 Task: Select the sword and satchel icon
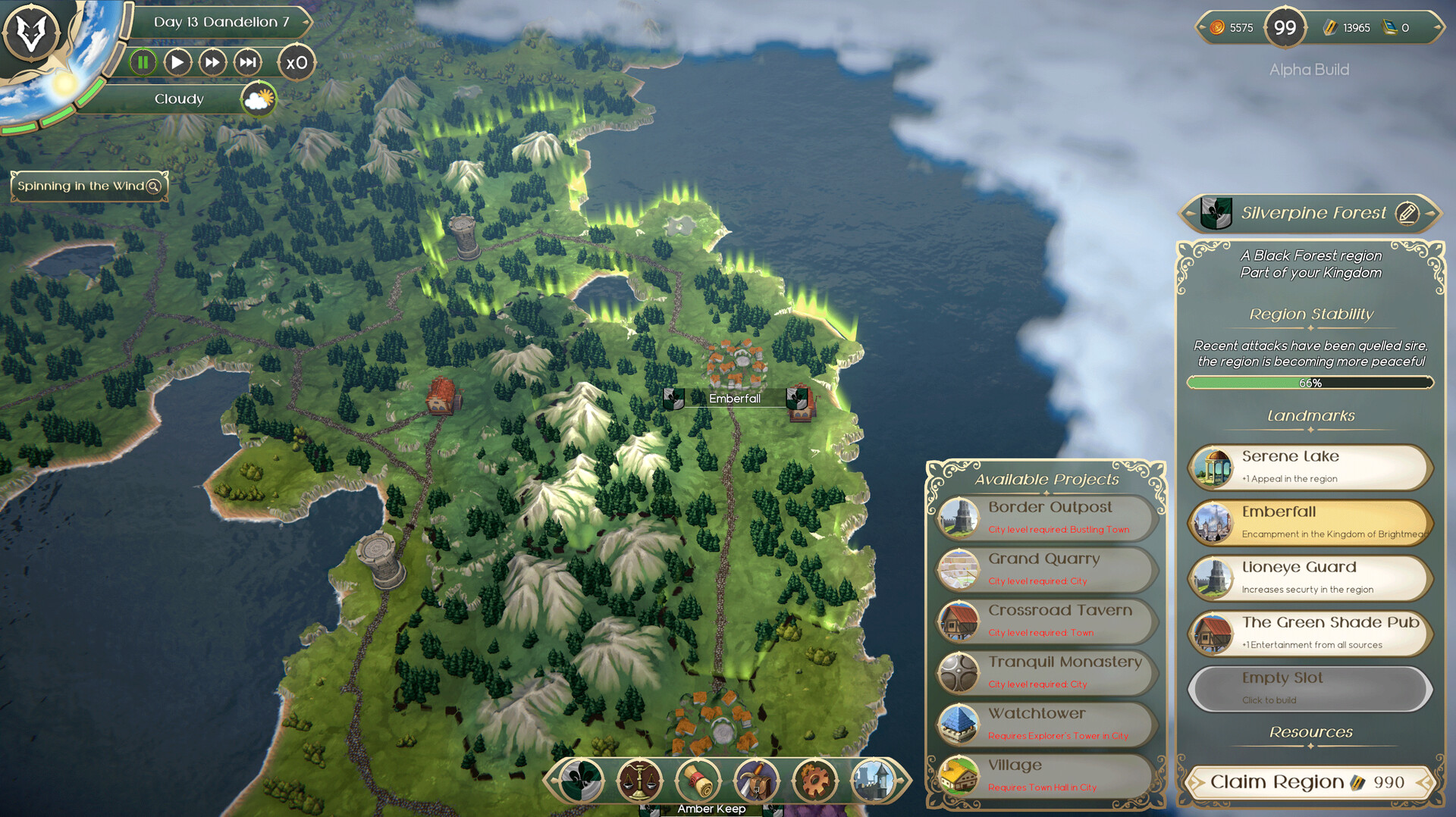(x=758, y=781)
